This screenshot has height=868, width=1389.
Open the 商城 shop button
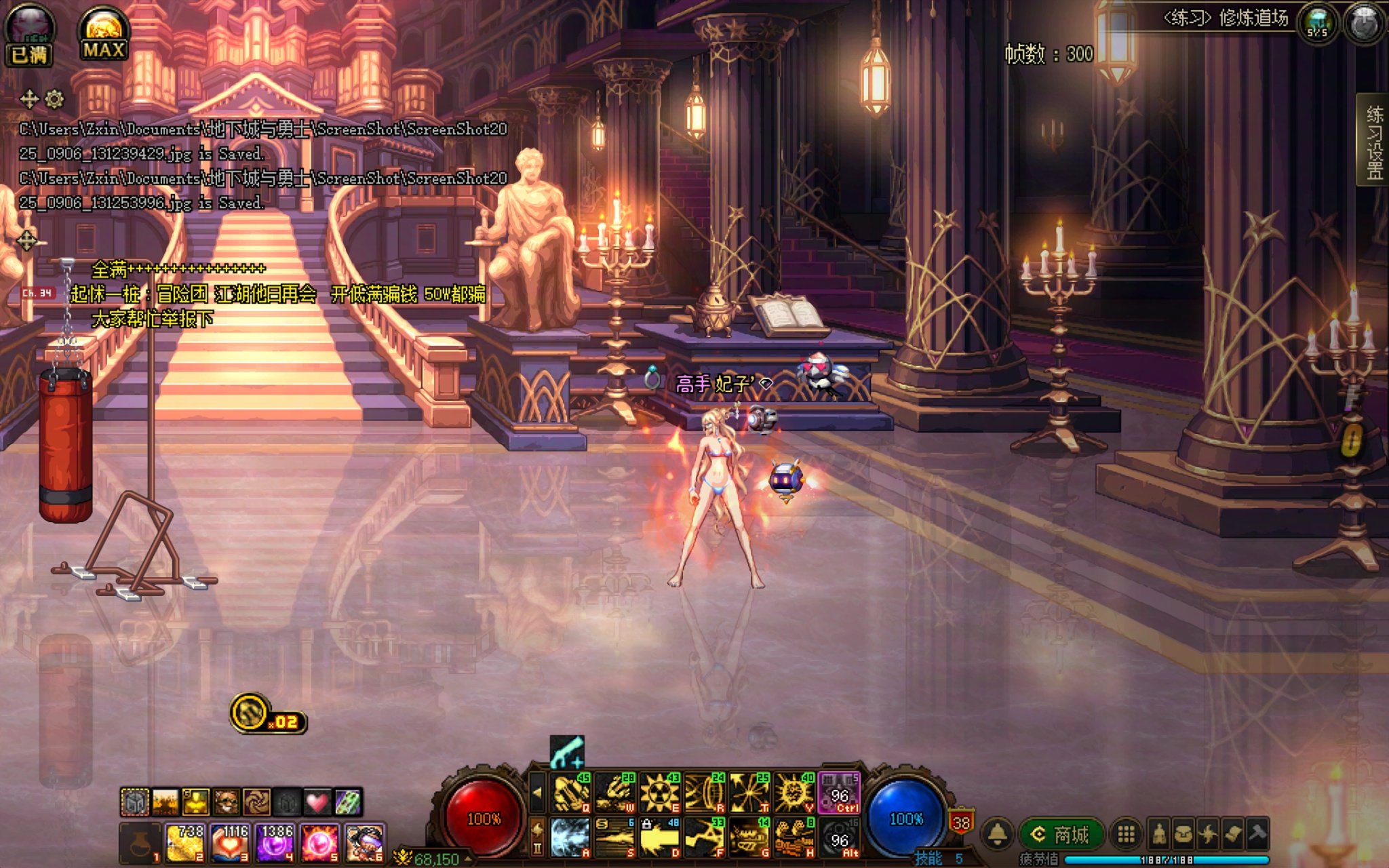pos(1063,834)
